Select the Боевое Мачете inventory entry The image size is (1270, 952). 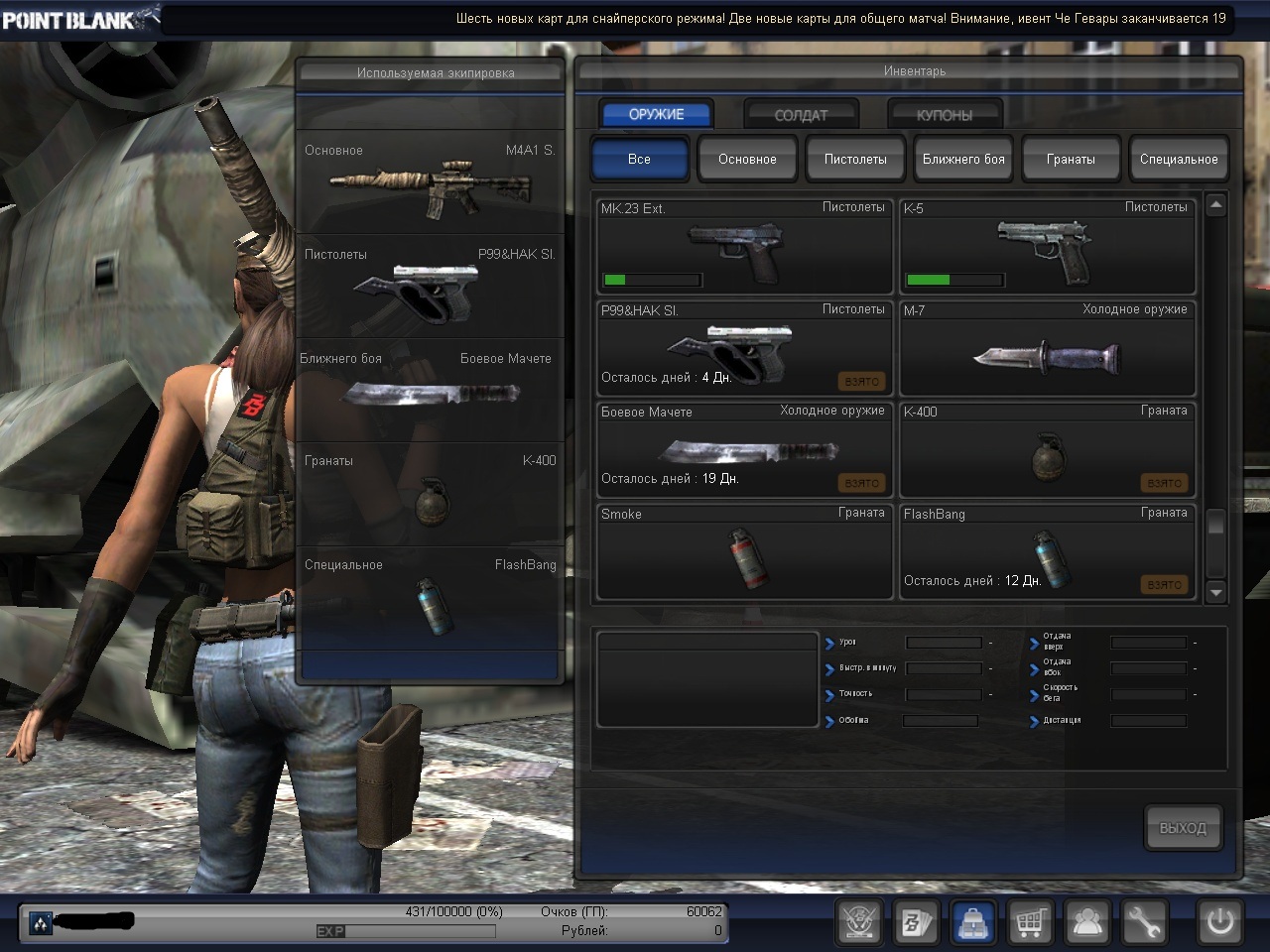click(742, 450)
